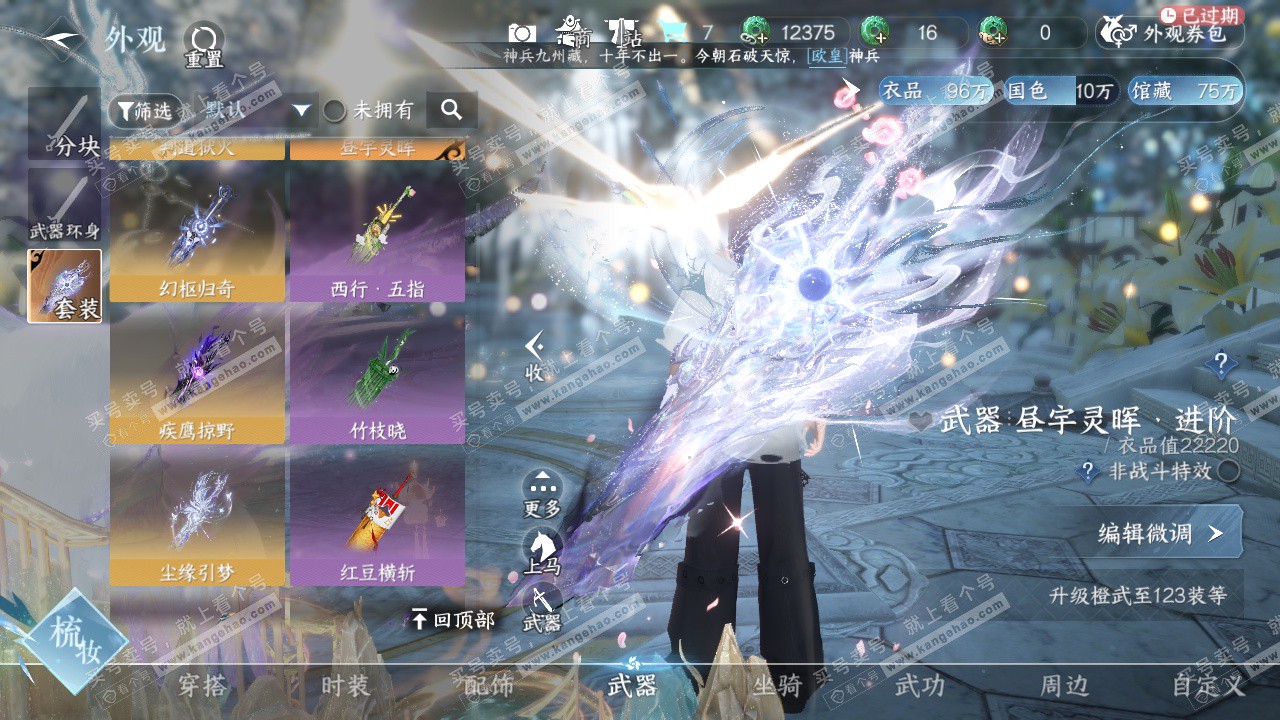1280x720 pixels.
Task: Reset appearance with the 重置 button
Action: click(x=203, y=45)
